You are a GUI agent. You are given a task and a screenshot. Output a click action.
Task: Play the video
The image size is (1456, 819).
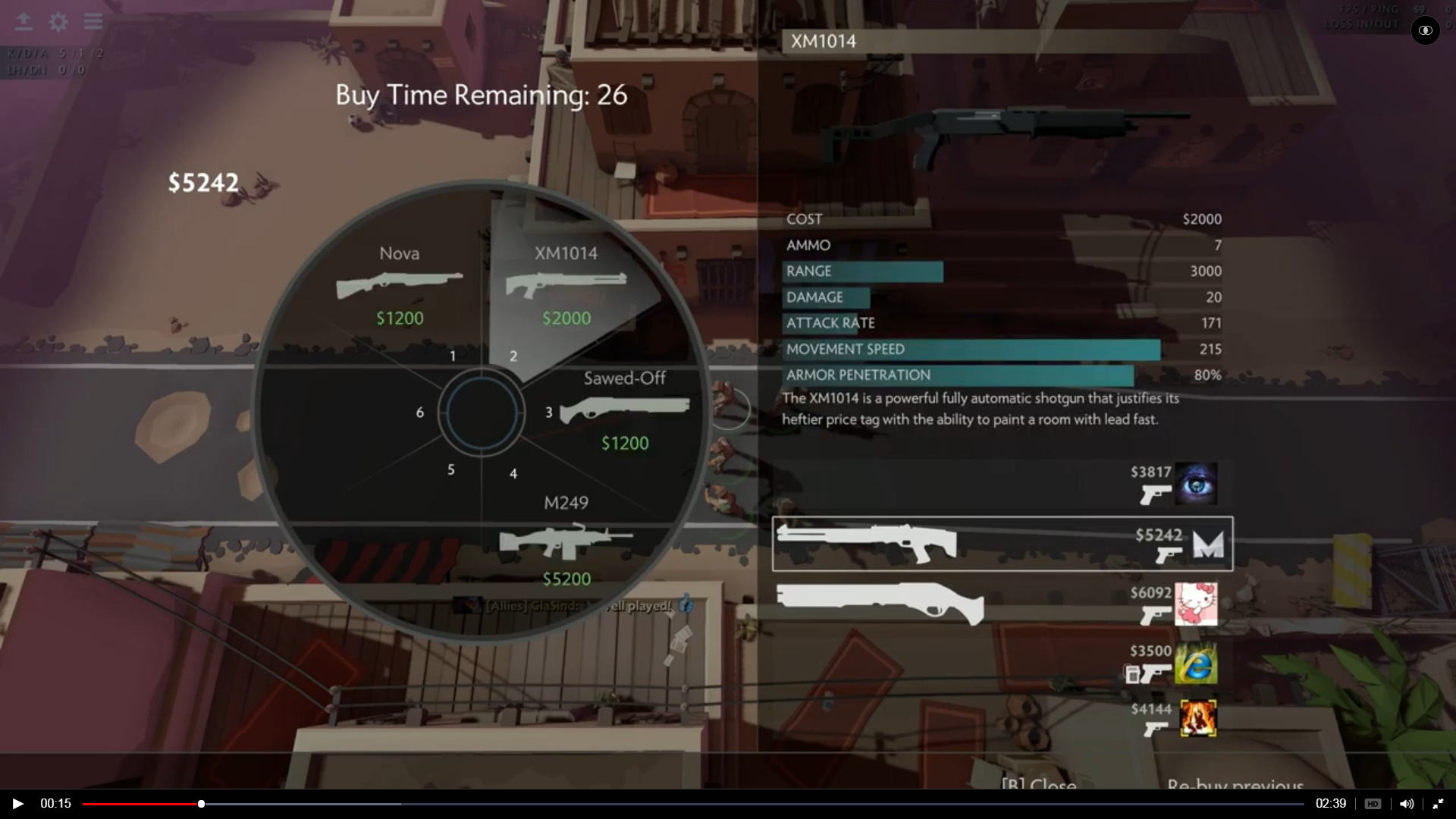(x=17, y=804)
